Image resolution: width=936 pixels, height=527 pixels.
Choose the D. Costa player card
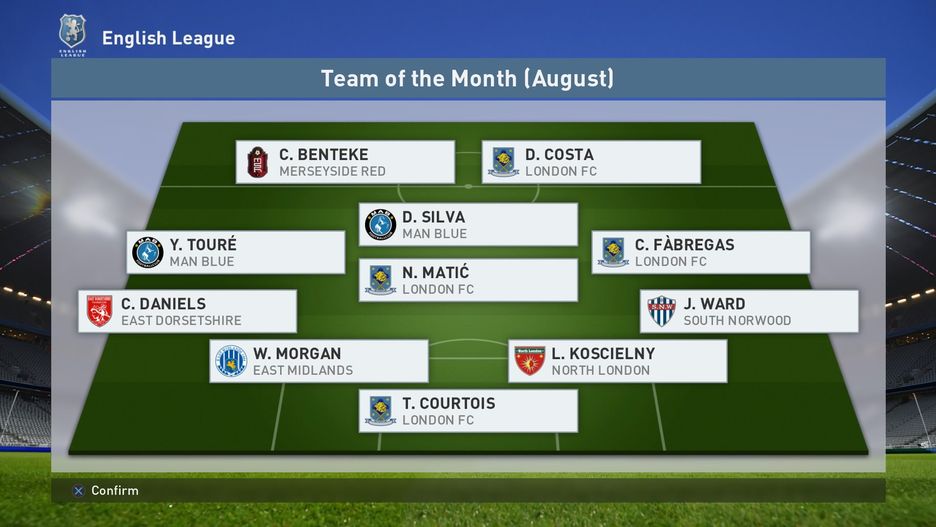(x=591, y=162)
